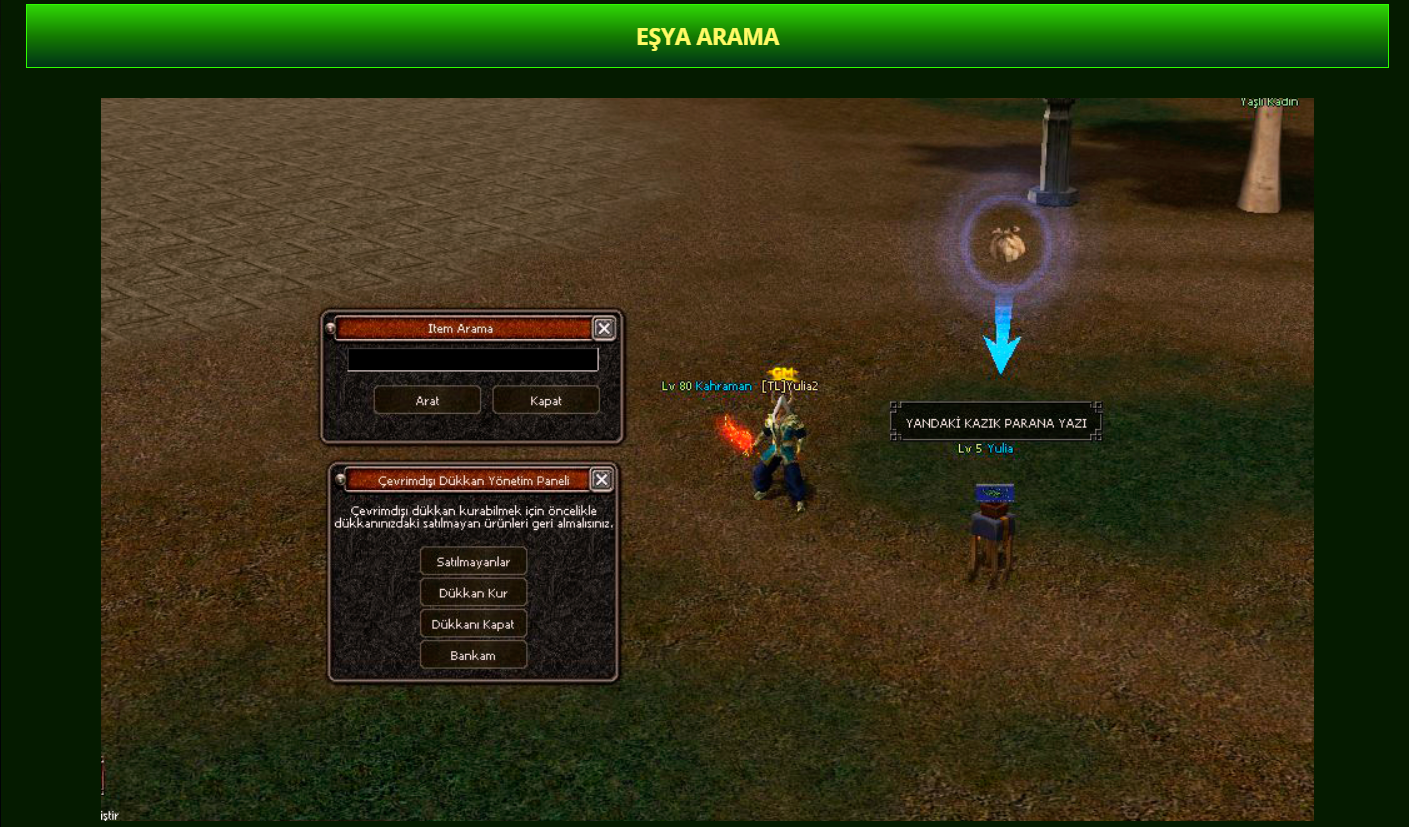Choose the Kapat button in Item Arama
This screenshot has width=1409, height=827.
(546, 400)
